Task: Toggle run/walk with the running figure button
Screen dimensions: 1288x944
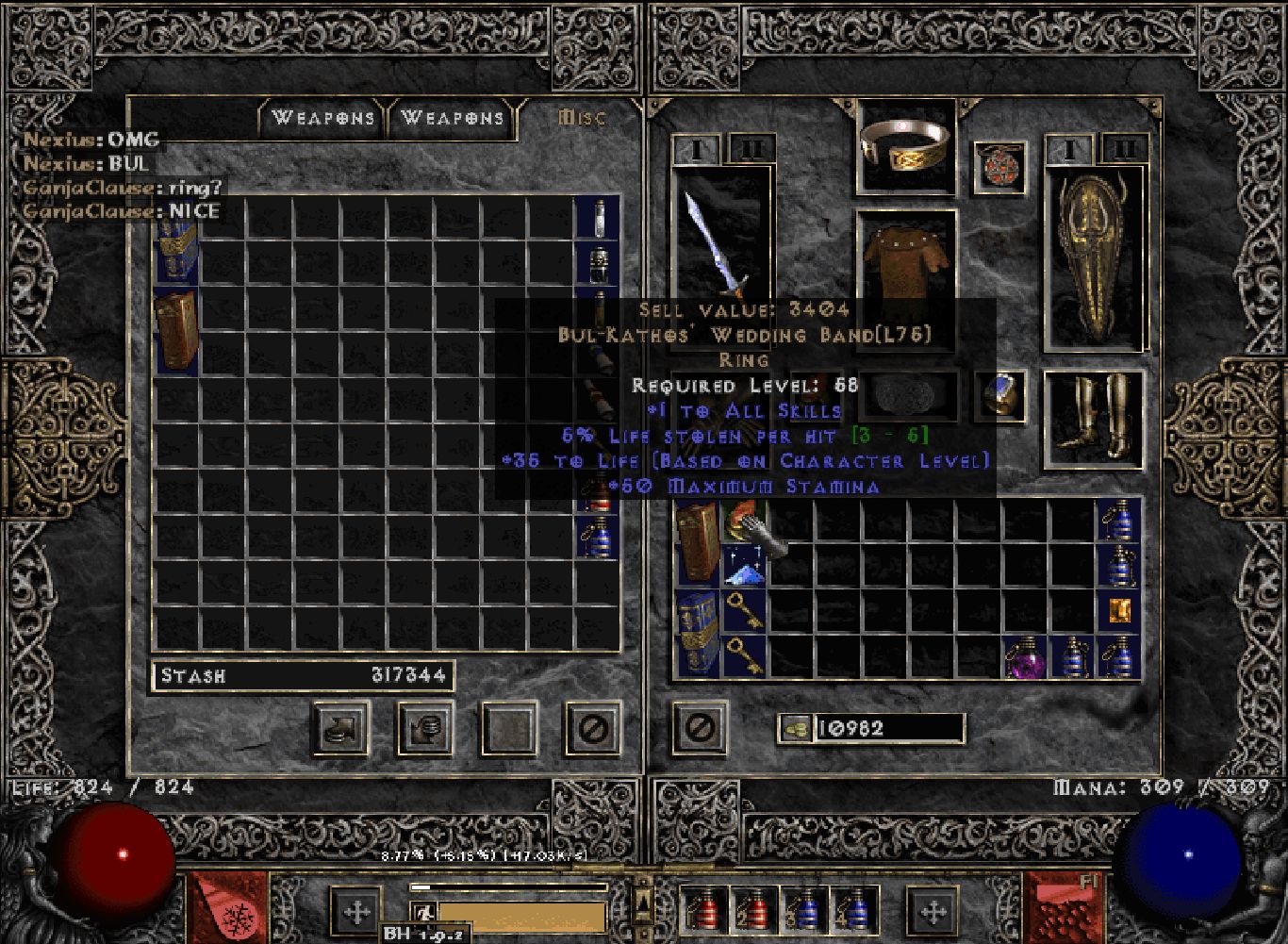Action: [424, 911]
